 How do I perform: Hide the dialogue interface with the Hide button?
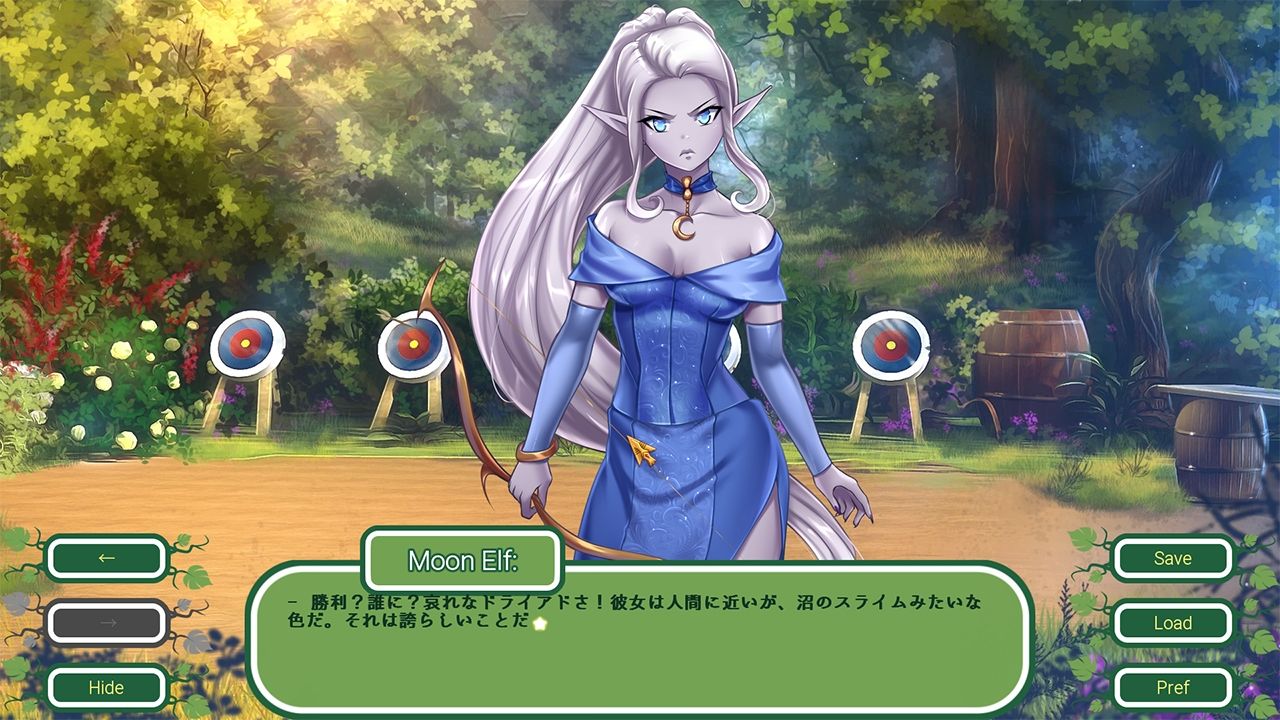click(107, 688)
